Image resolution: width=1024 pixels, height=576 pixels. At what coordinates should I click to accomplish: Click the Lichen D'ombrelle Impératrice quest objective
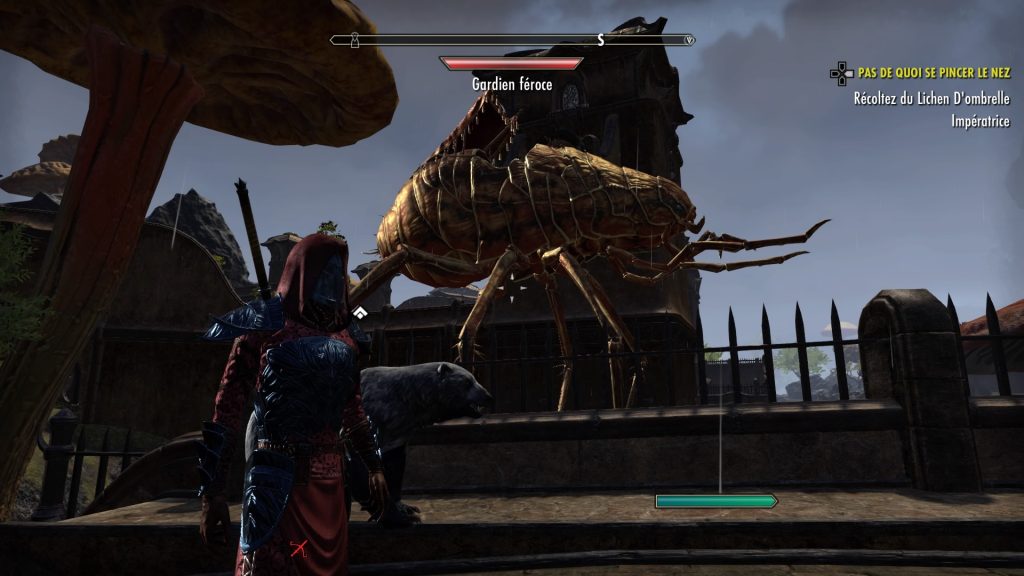tap(931, 109)
